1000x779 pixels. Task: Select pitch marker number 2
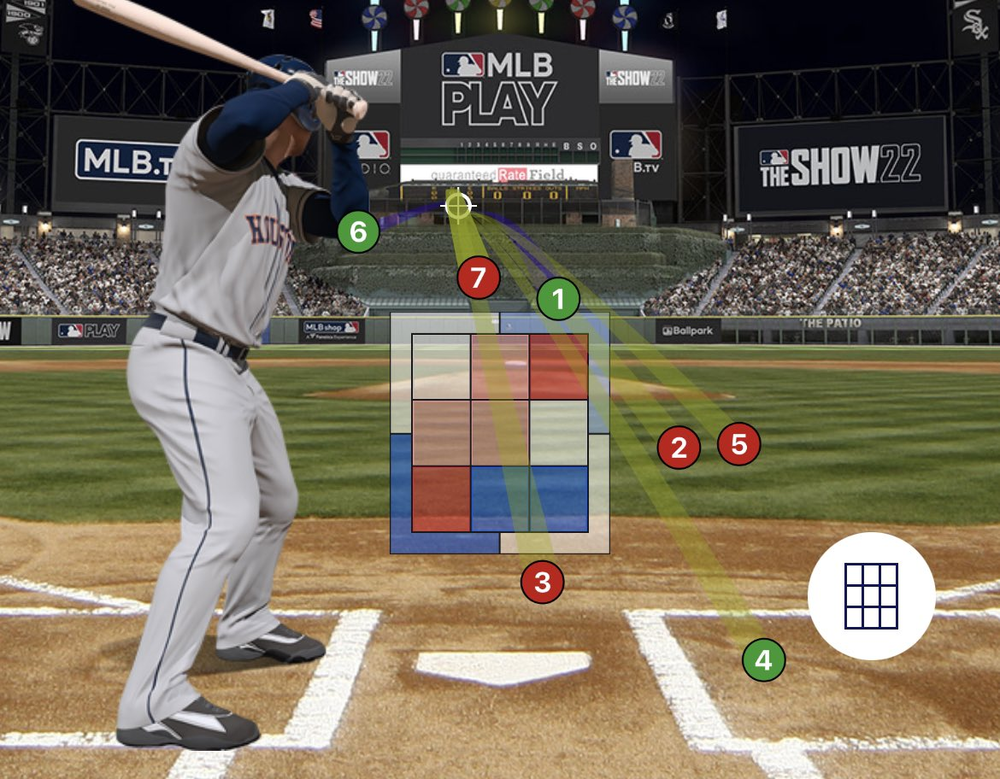679,448
